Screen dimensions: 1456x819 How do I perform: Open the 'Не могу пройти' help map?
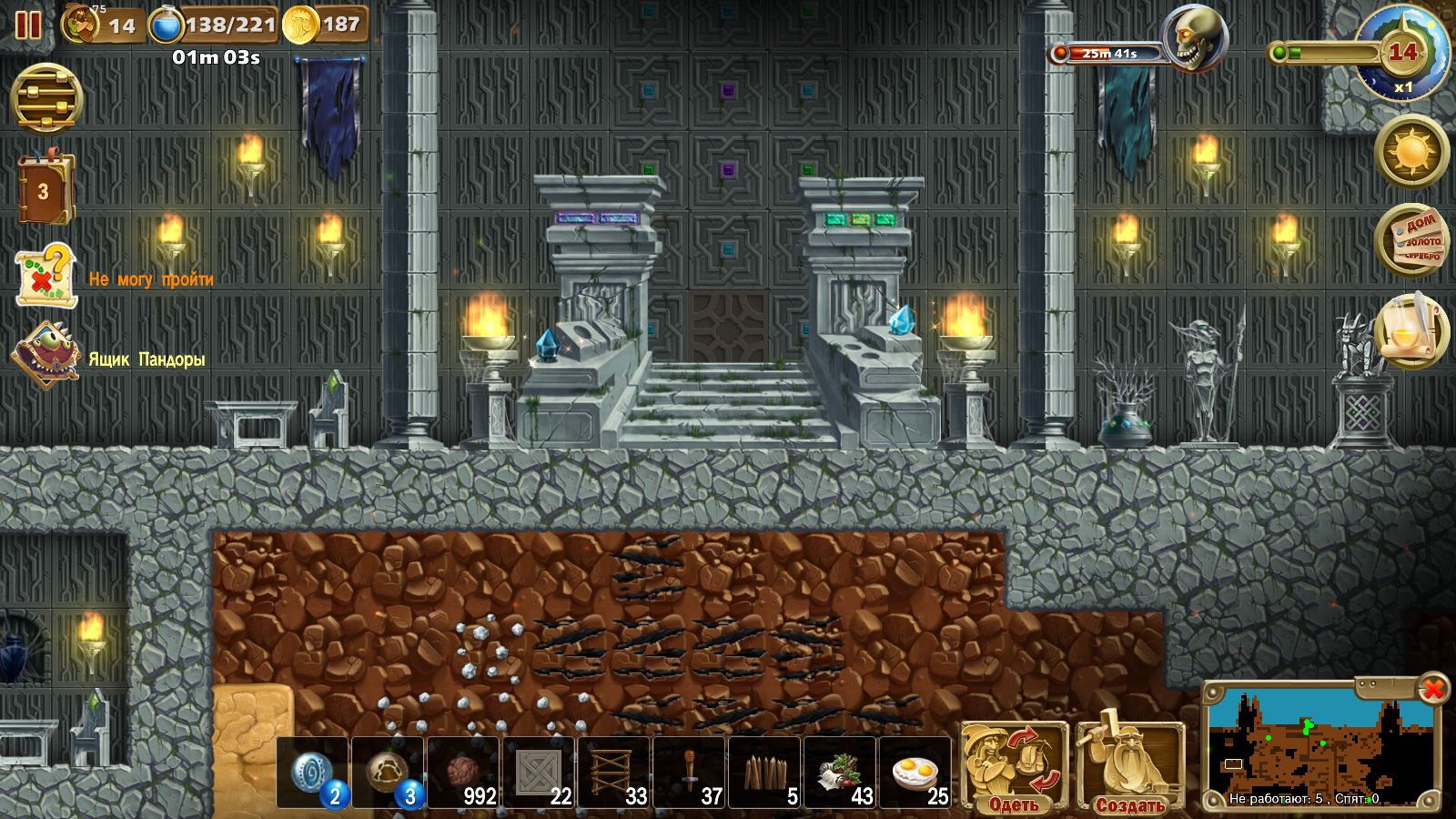45,276
